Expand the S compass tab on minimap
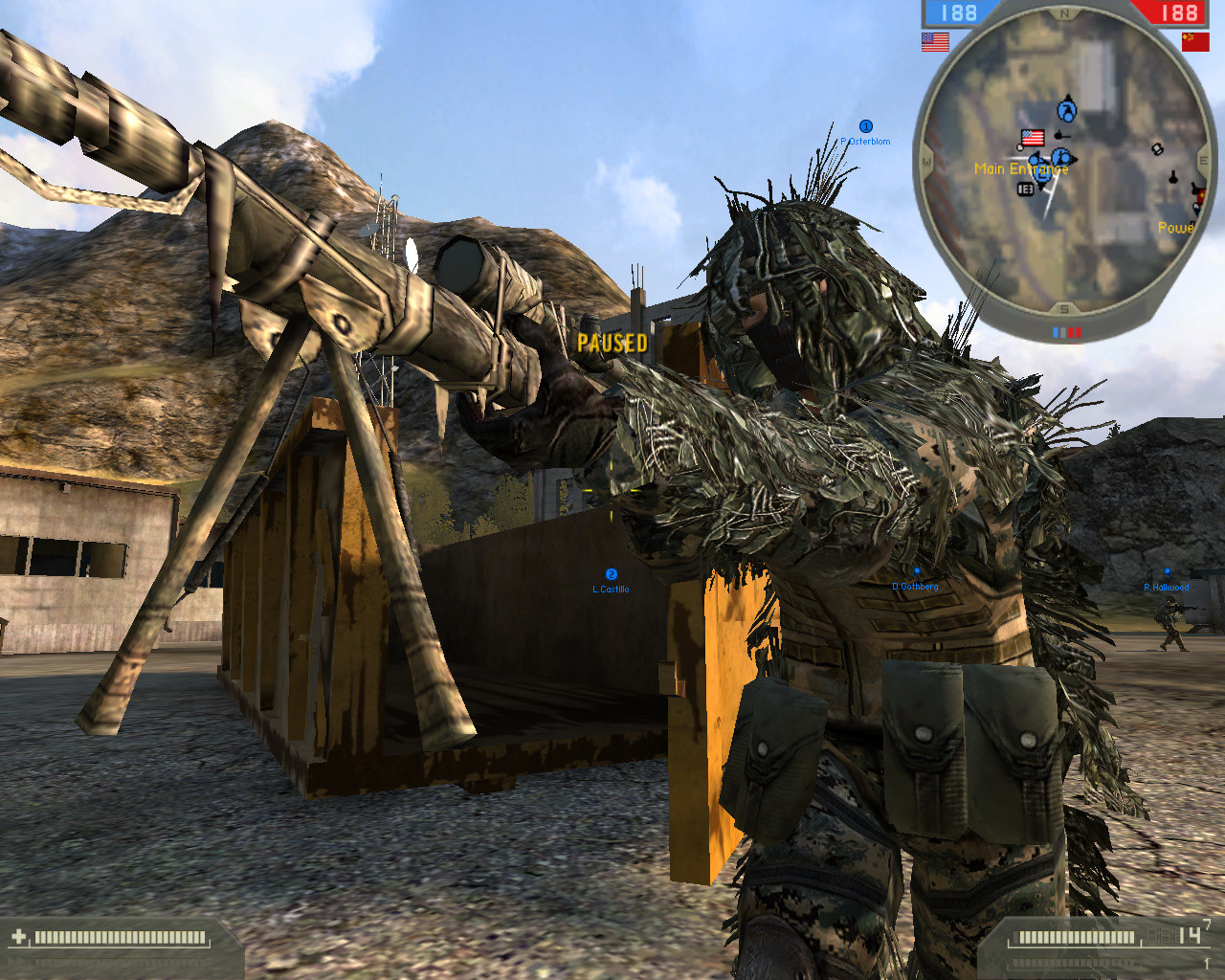This screenshot has width=1225, height=980. 1063,306
